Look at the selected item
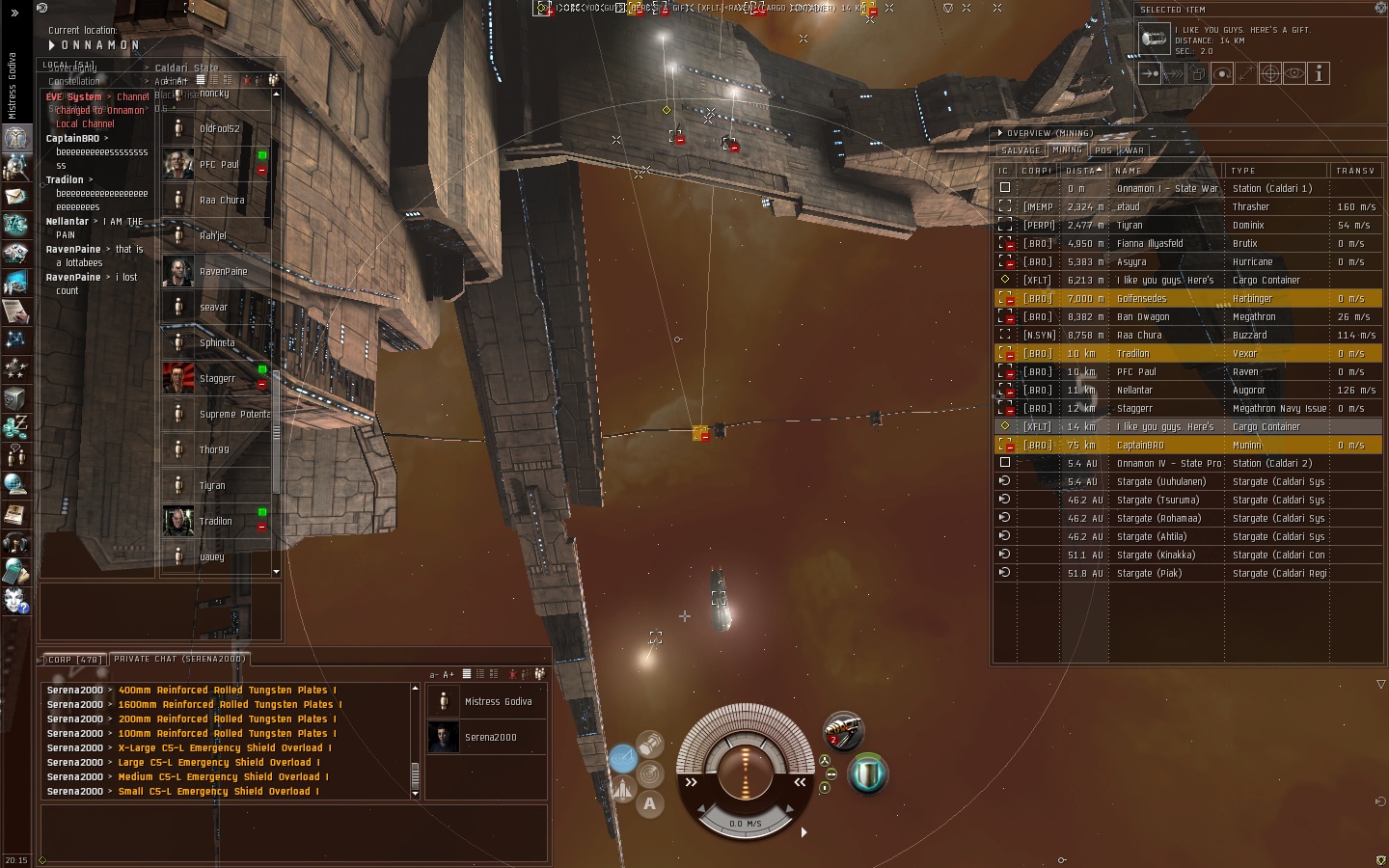1389x868 pixels. [1294, 73]
